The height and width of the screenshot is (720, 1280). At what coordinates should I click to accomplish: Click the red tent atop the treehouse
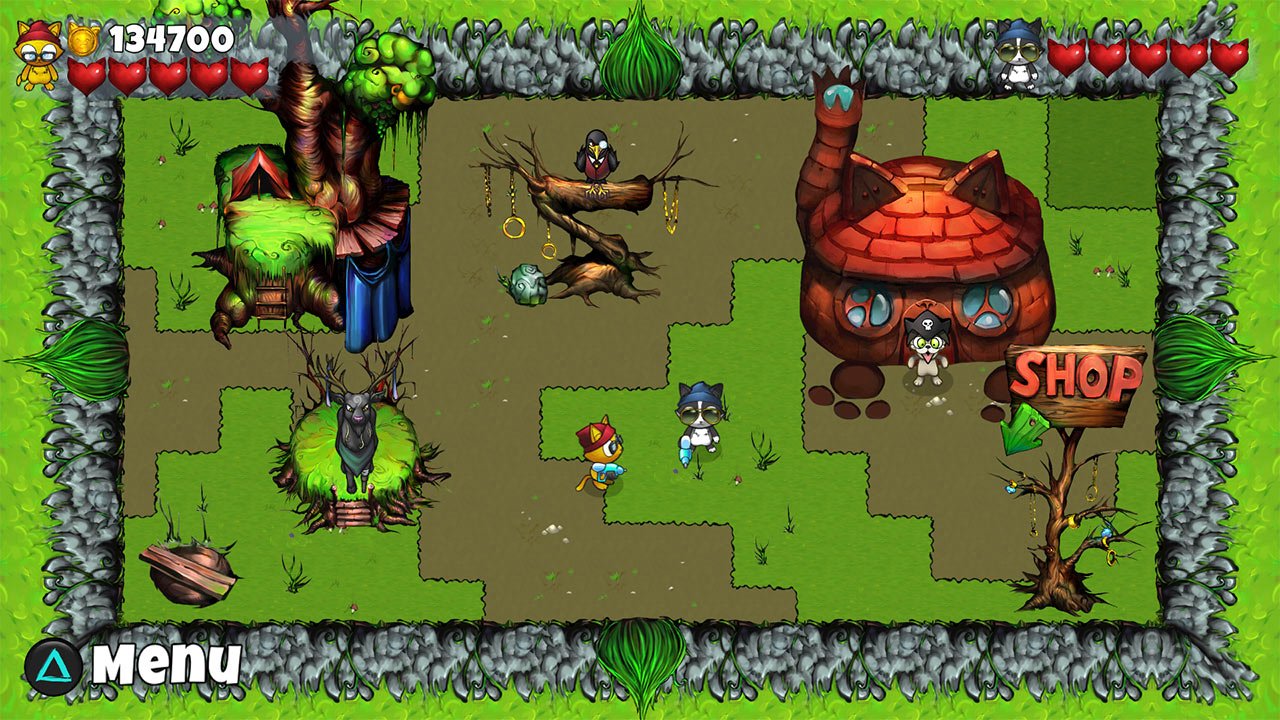(260, 175)
